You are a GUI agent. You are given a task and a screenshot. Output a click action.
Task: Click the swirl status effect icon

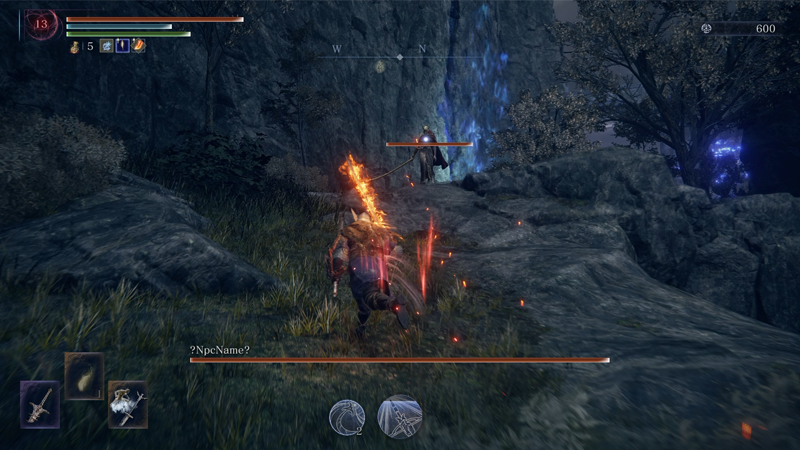point(105,46)
